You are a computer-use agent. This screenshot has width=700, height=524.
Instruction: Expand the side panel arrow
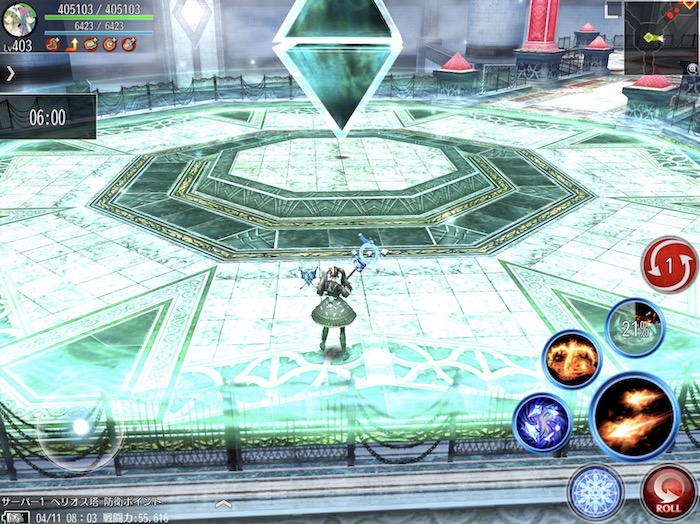pos(10,73)
